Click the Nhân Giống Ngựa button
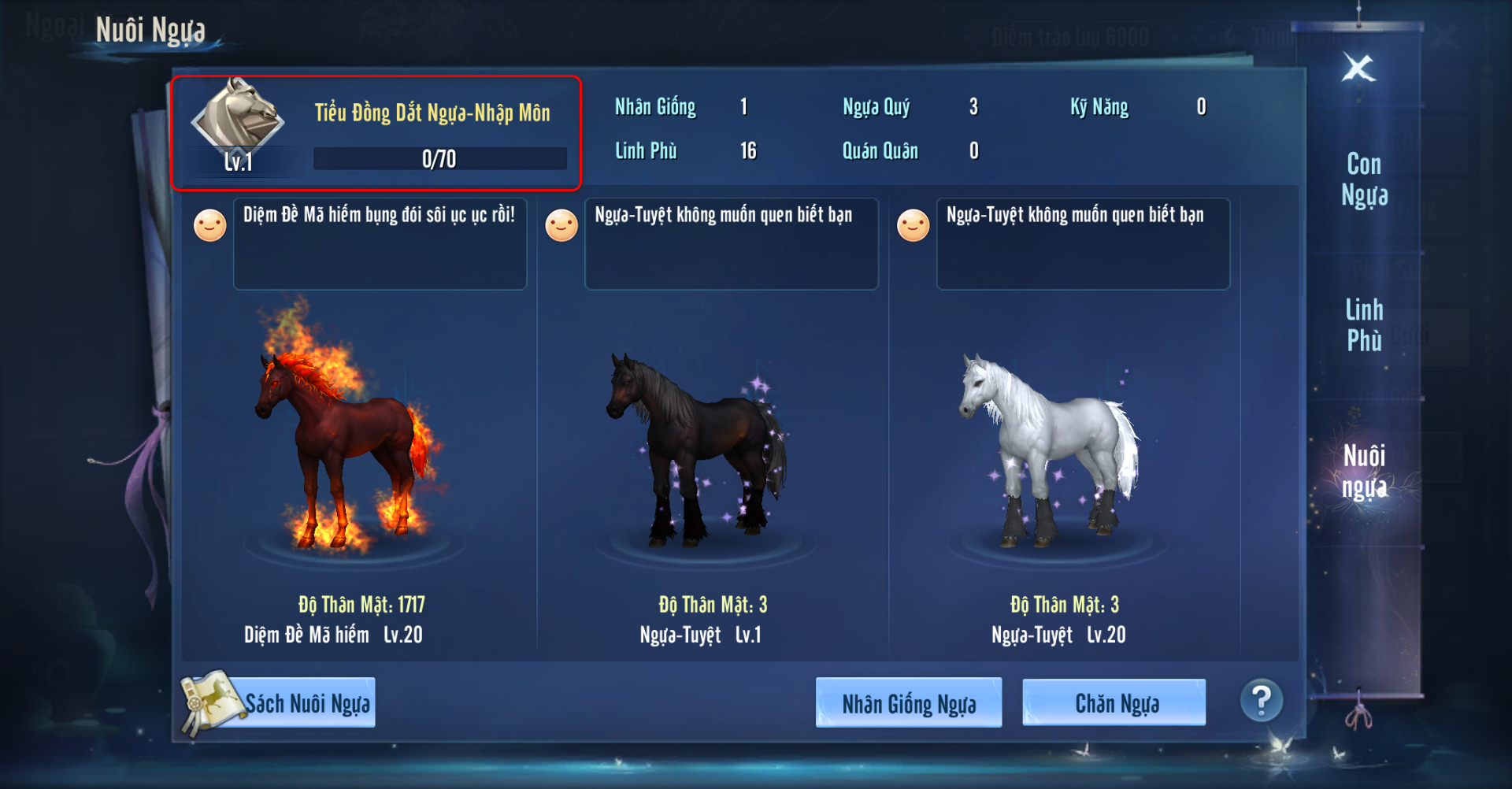1512x789 pixels. [x=909, y=702]
